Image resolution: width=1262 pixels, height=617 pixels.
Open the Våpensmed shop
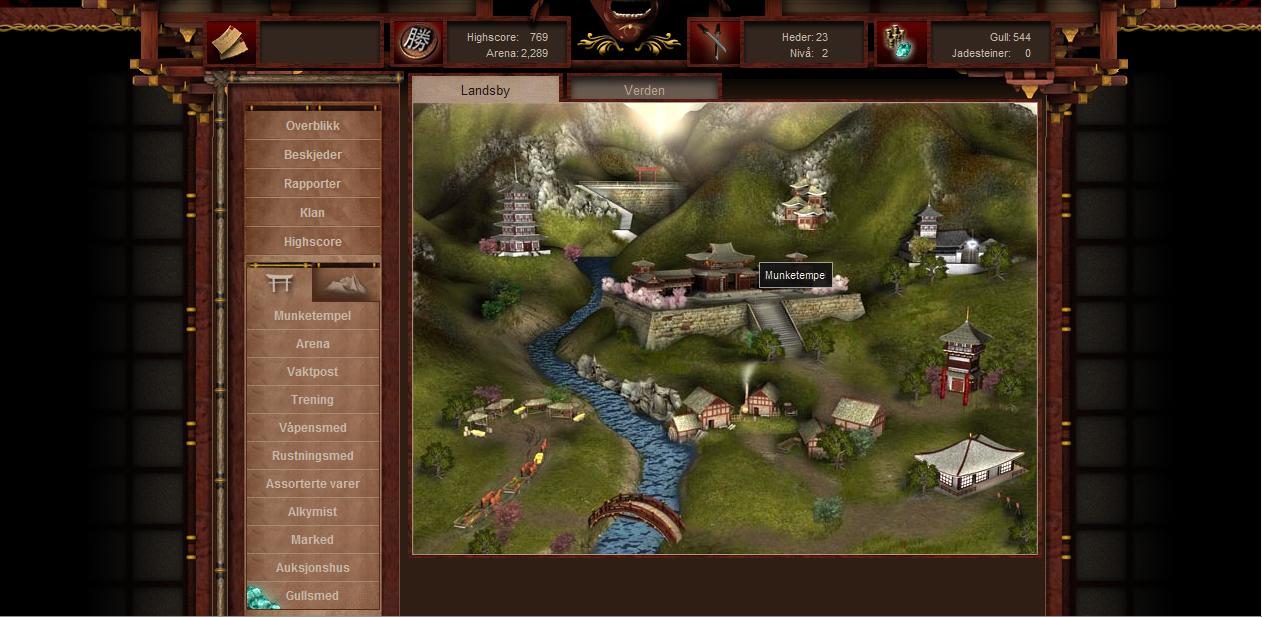pos(312,428)
